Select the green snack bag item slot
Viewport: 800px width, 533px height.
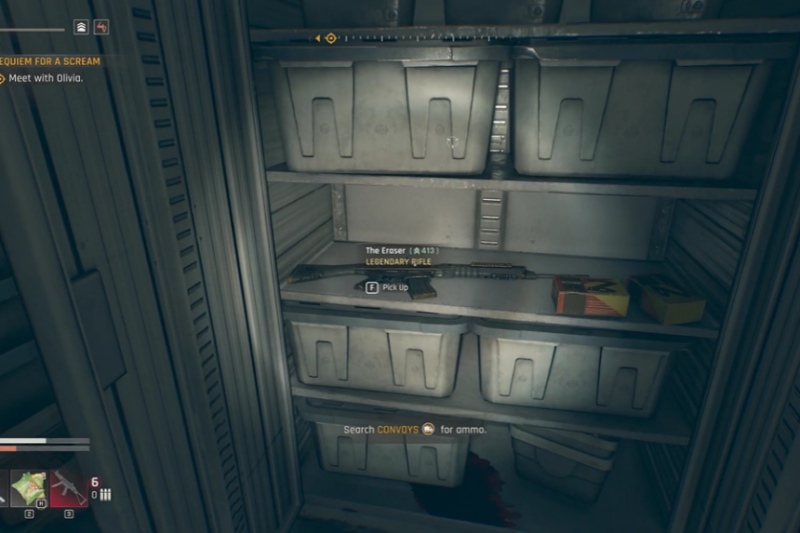pyautogui.click(x=28, y=489)
